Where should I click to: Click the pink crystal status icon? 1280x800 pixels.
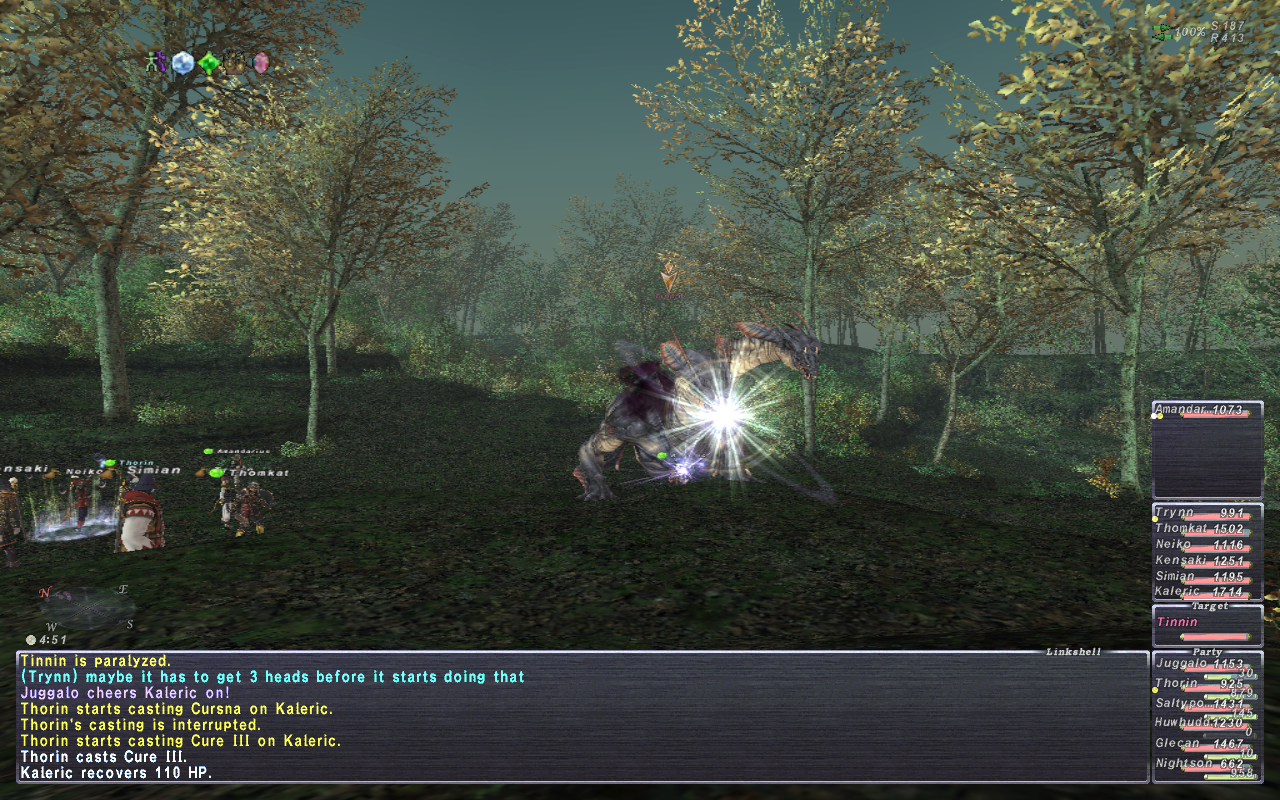point(261,63)
